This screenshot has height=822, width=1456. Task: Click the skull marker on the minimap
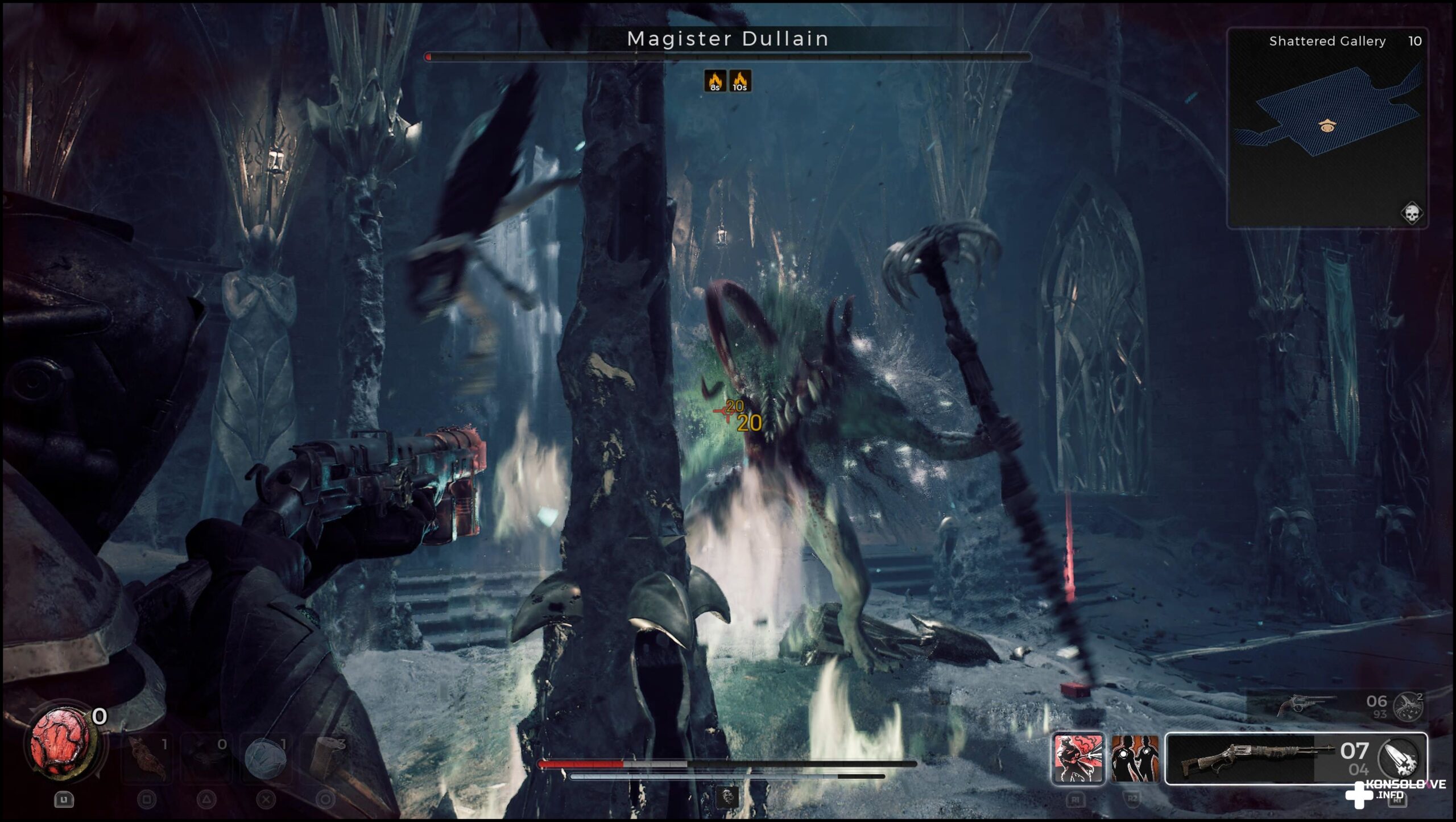[1411, 214]
